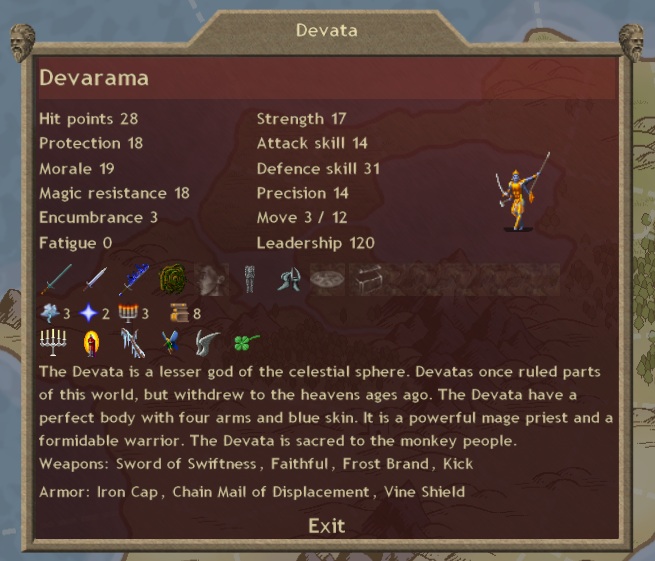Image resolution: width=655 pixels, height=561 pixels.
Task: Select the Vine Shield slot
Action: [x=173, y=279]
